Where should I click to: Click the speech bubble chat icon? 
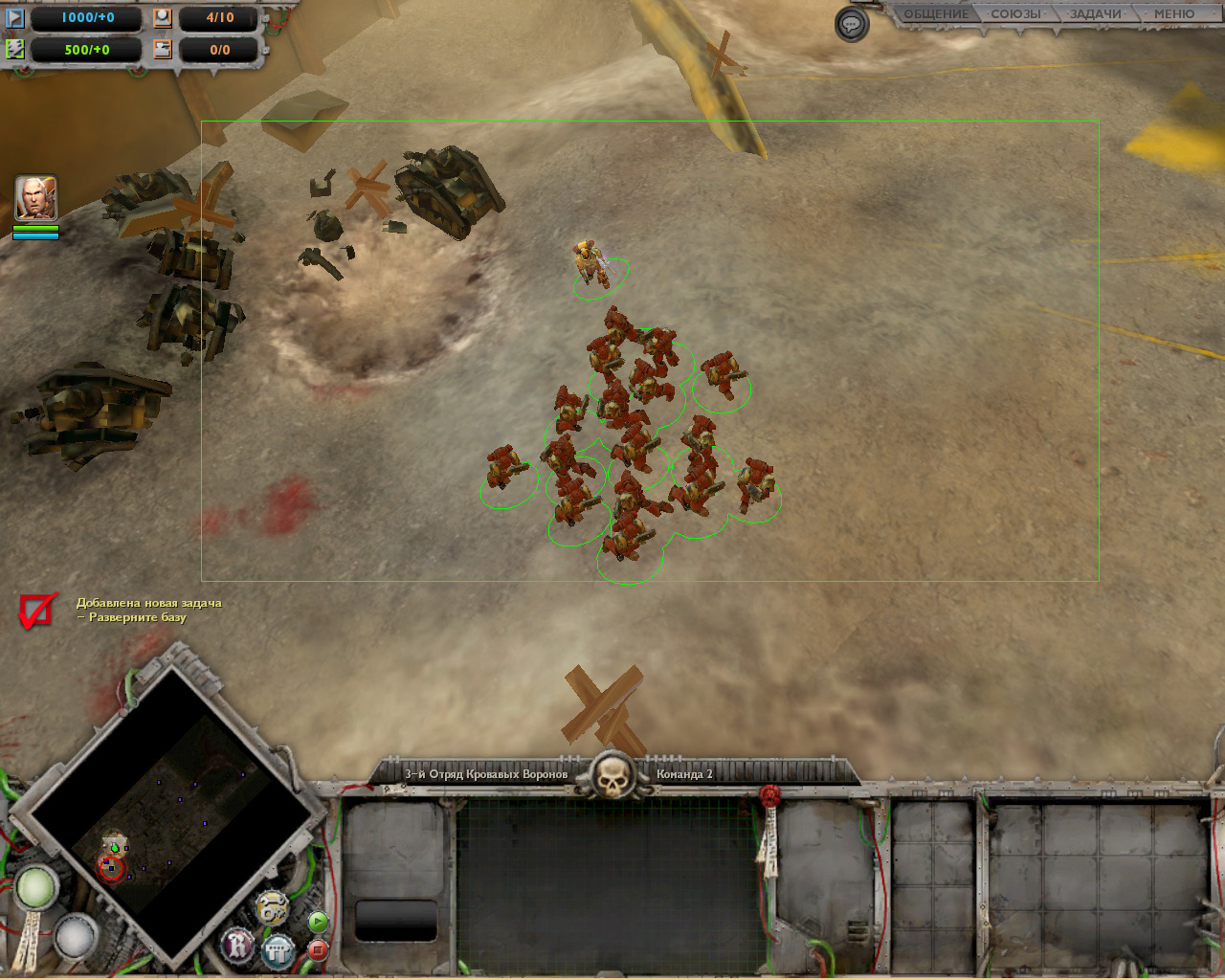pos(852,25)
